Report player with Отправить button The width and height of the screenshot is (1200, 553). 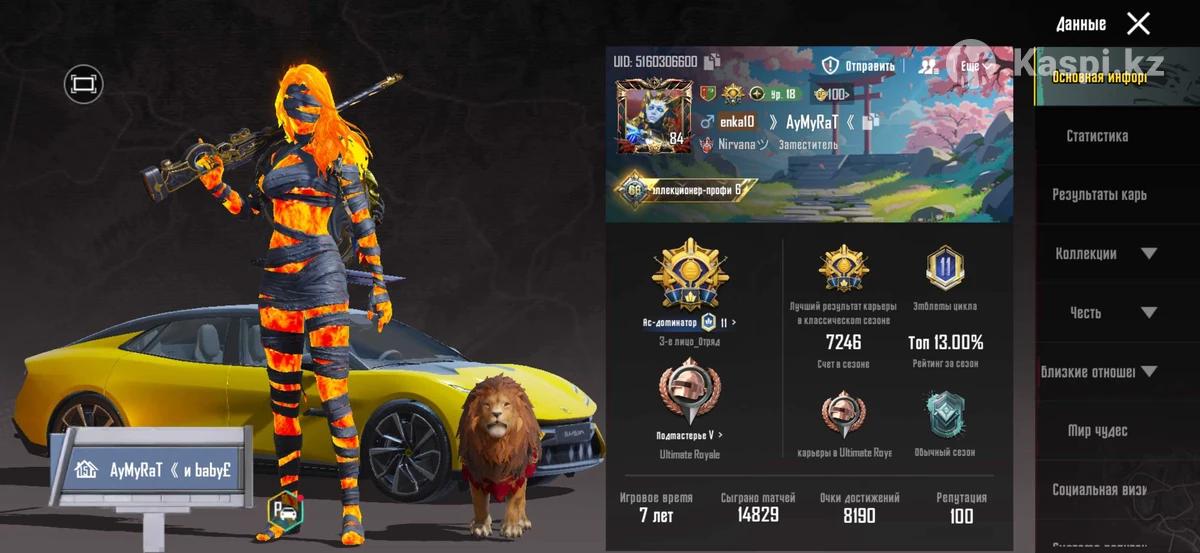tap(858, 66)
